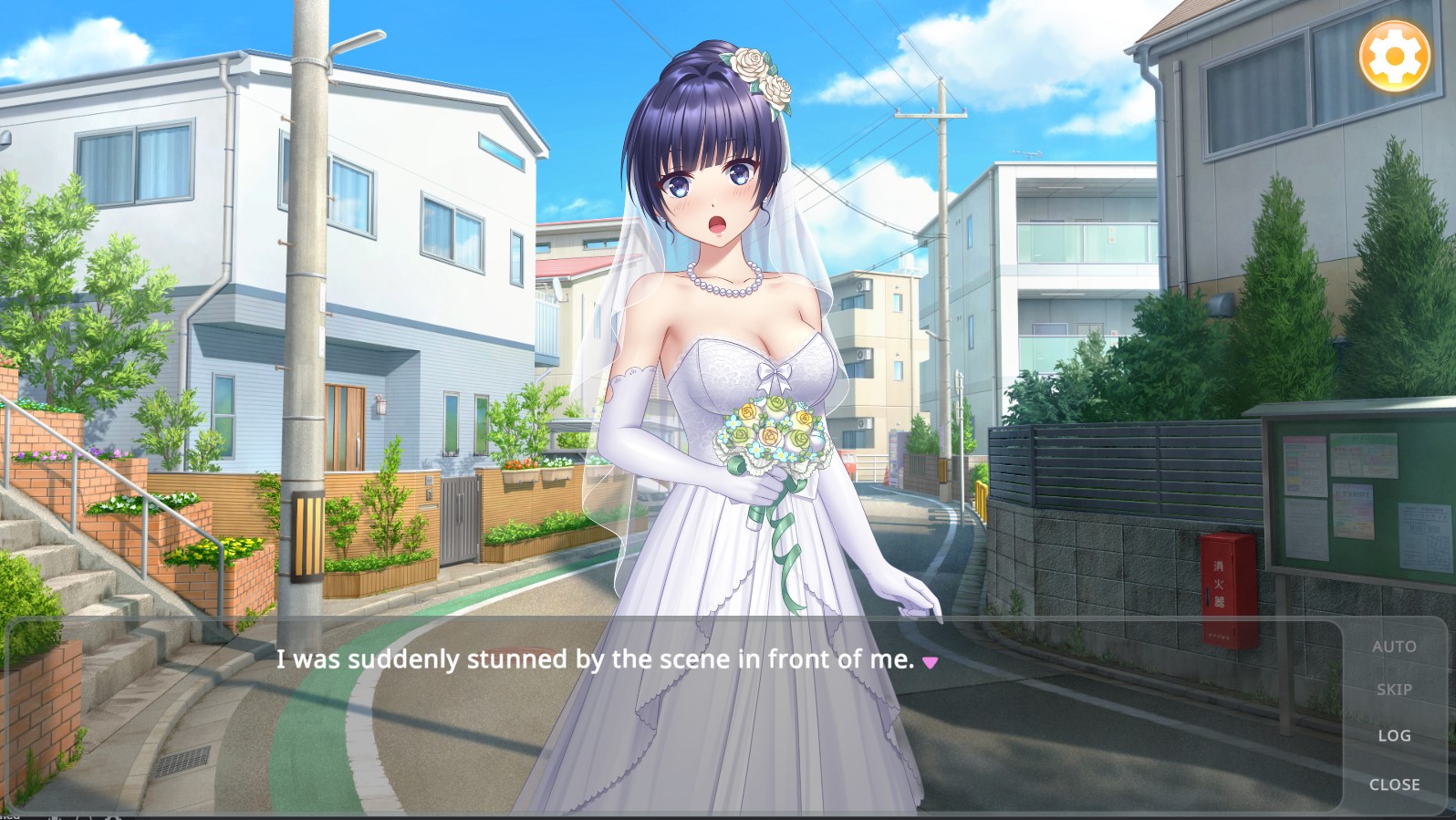Viewport: 1456px width, 820px height.
Task: Click the partially visible label in bottom-left corner
Action: click(13, 815)
